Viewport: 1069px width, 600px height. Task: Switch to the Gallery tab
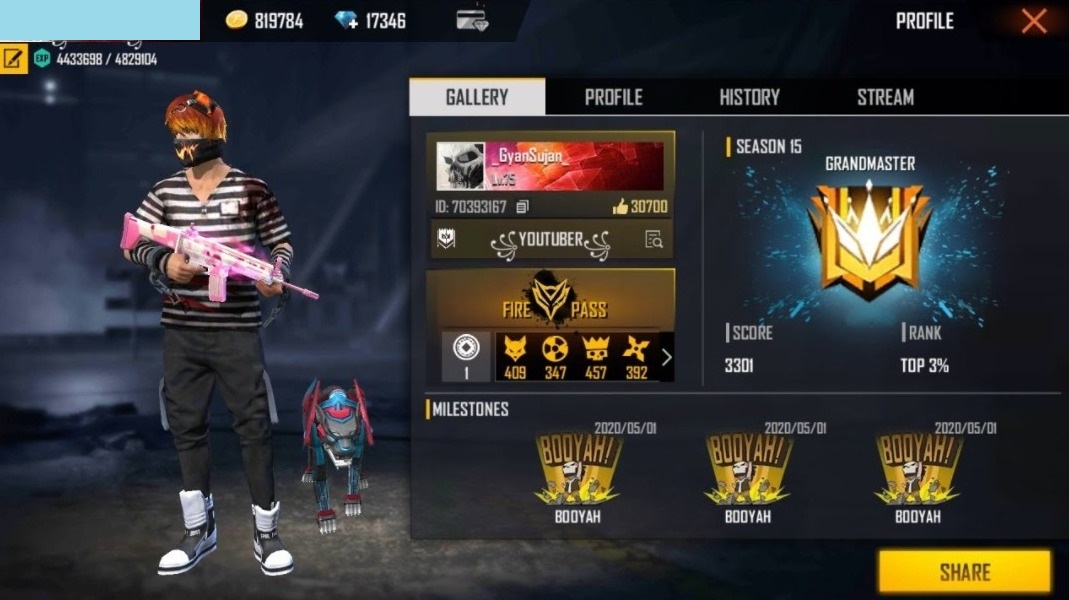[477, 97]
